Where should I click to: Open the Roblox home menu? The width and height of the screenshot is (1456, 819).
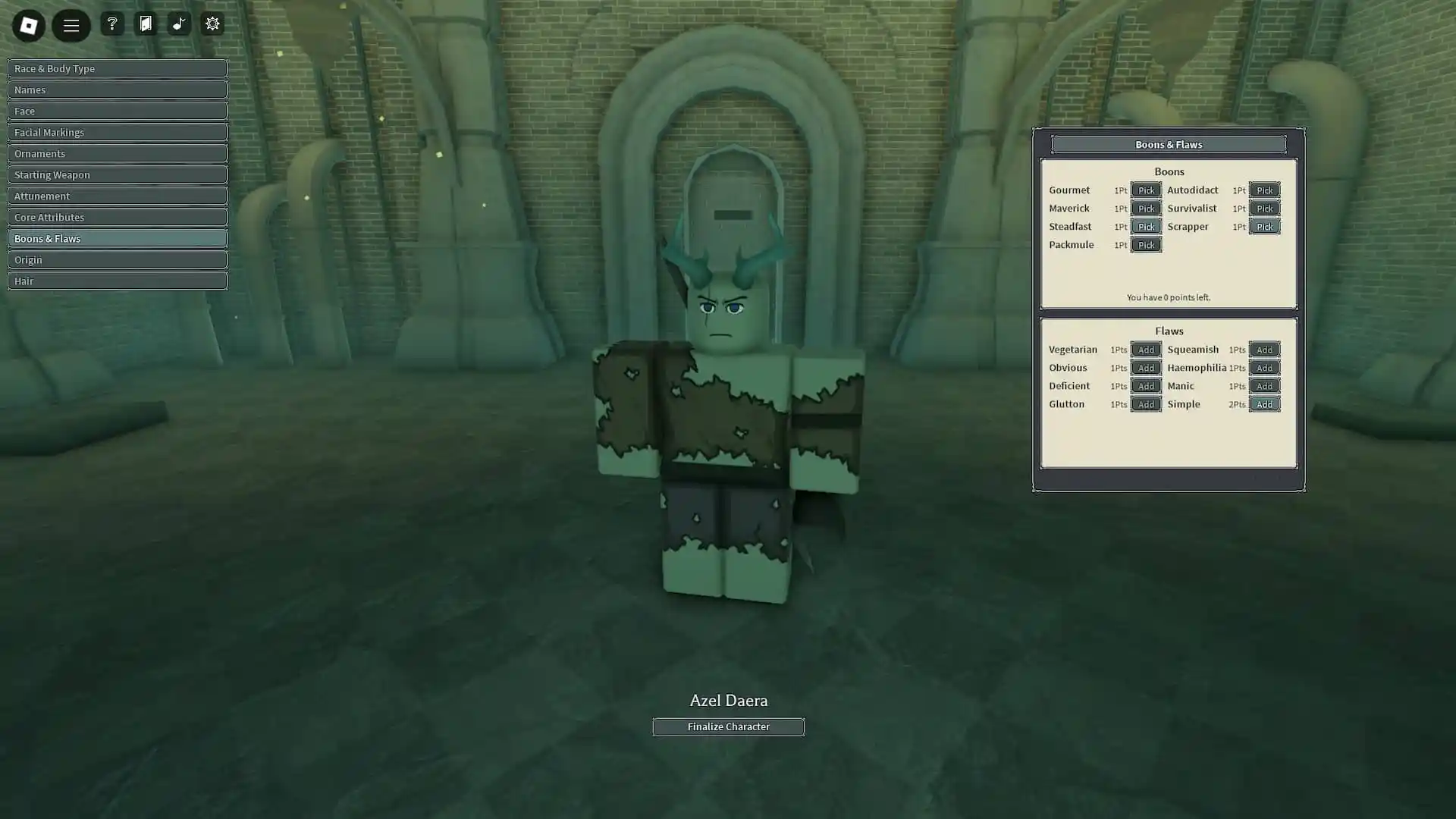point(28,25)
